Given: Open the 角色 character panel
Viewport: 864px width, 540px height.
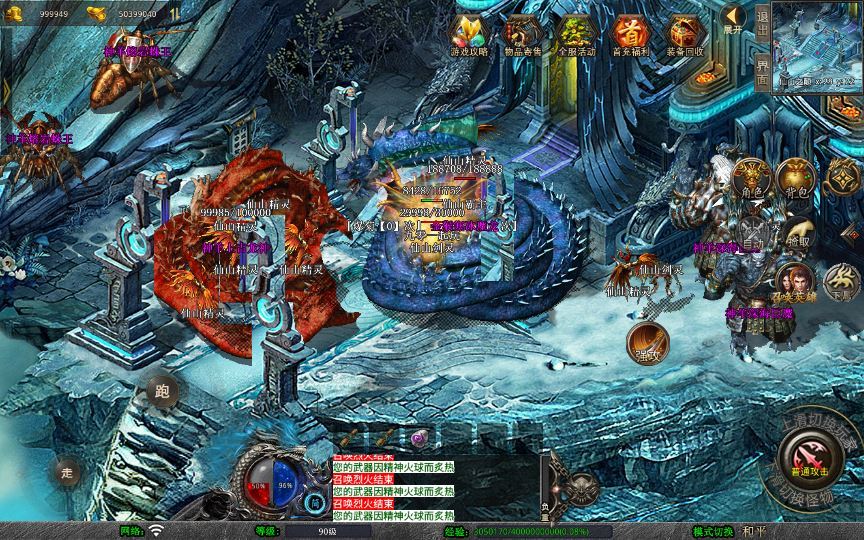Looking at the screenshot, I should tap(751, 178).
